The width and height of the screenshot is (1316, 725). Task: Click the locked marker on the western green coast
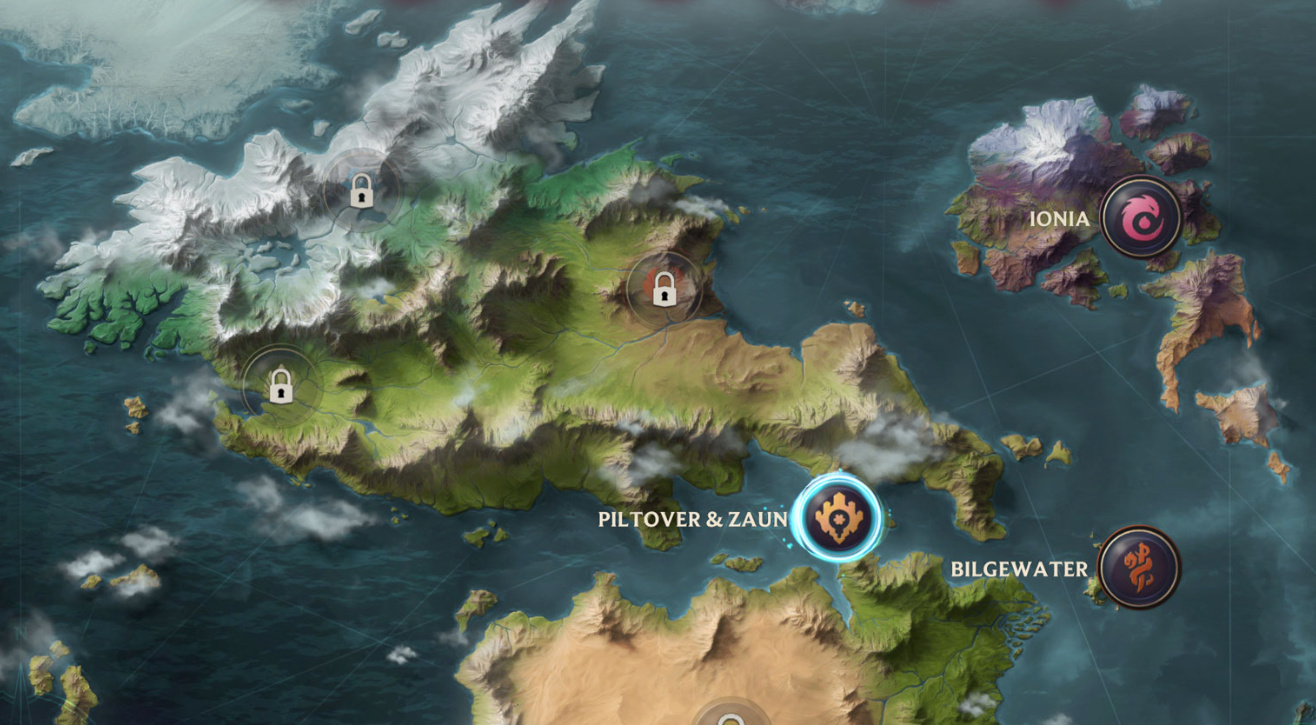[280, 385]
